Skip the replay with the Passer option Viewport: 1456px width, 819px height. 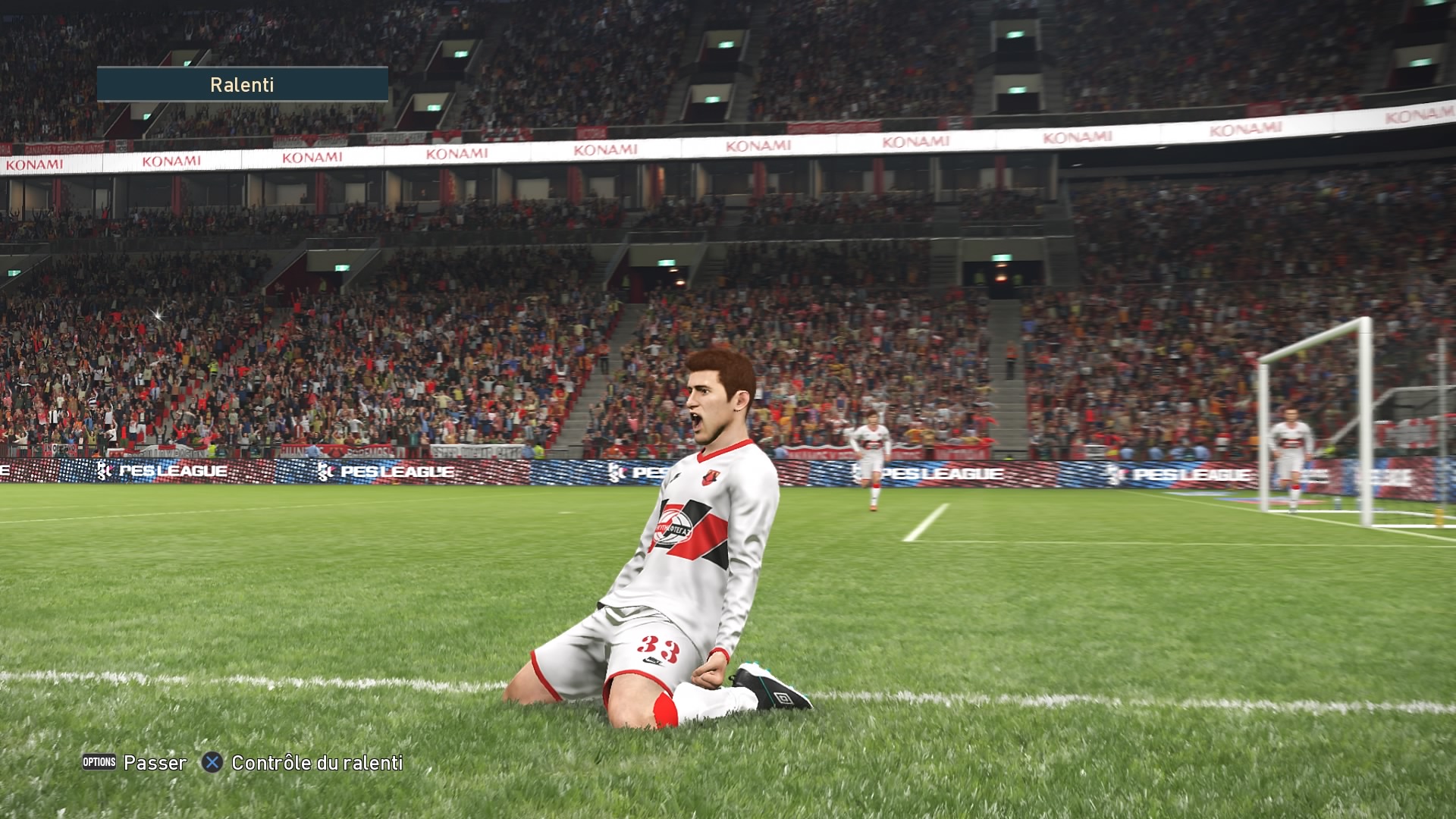[135, 762]
